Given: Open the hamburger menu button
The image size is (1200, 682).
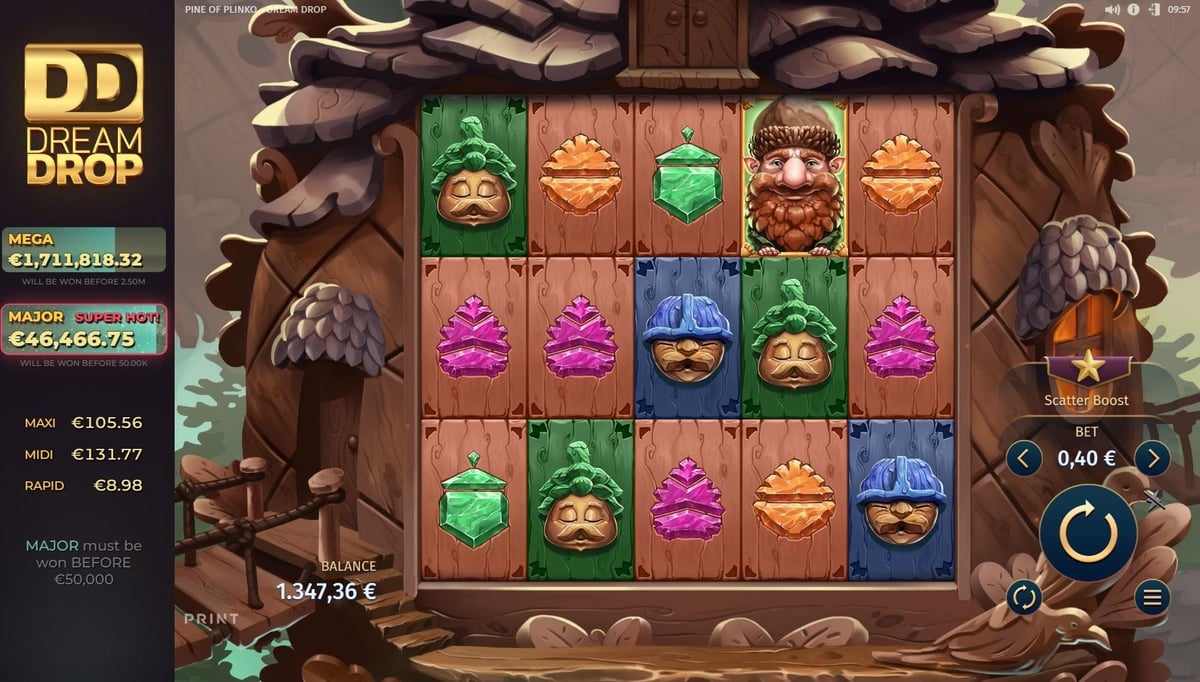Looking at the screenshot, I should pyautogui.click(x=1152, y=598).
